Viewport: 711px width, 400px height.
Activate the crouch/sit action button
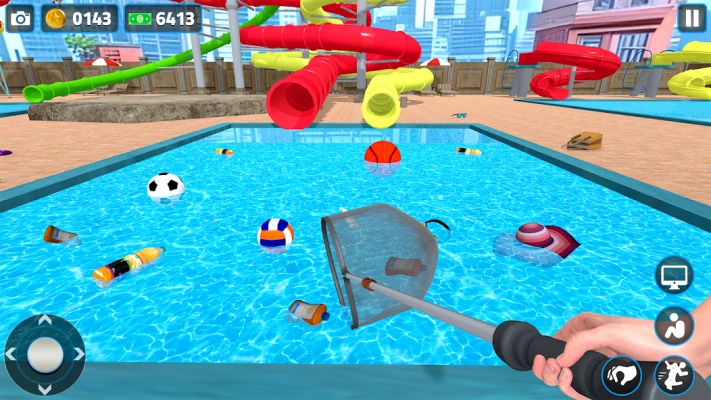674,325
